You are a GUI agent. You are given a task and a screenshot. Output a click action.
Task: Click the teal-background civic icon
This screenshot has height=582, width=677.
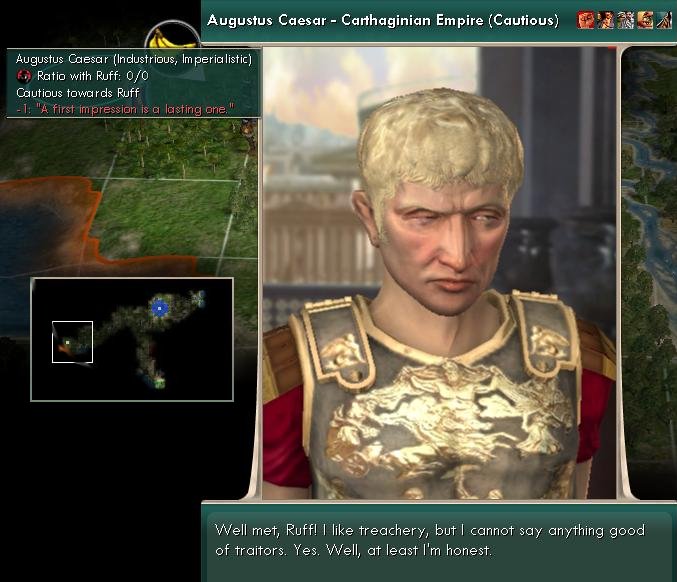(663, 20)
